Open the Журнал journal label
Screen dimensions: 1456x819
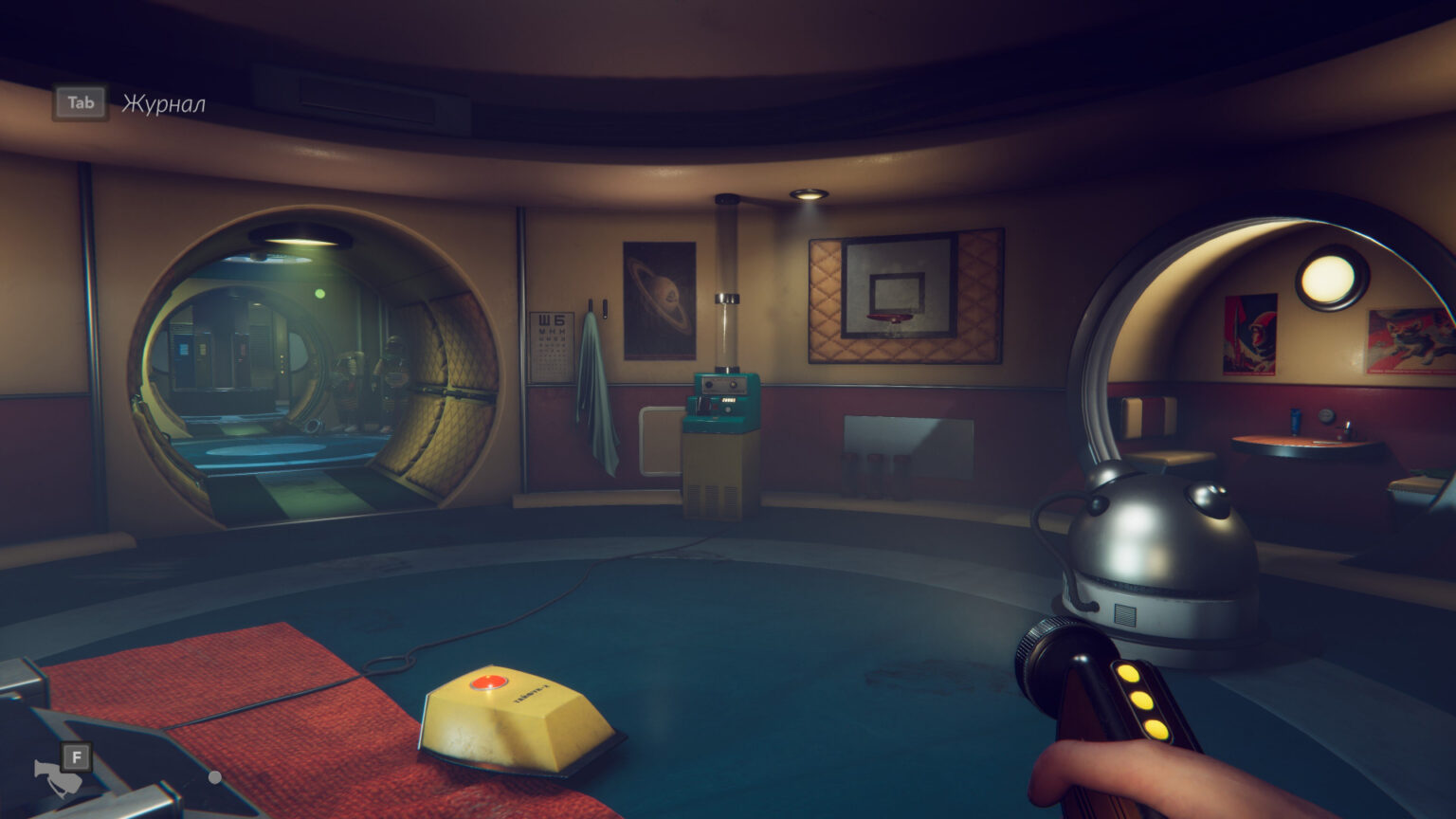163,103
